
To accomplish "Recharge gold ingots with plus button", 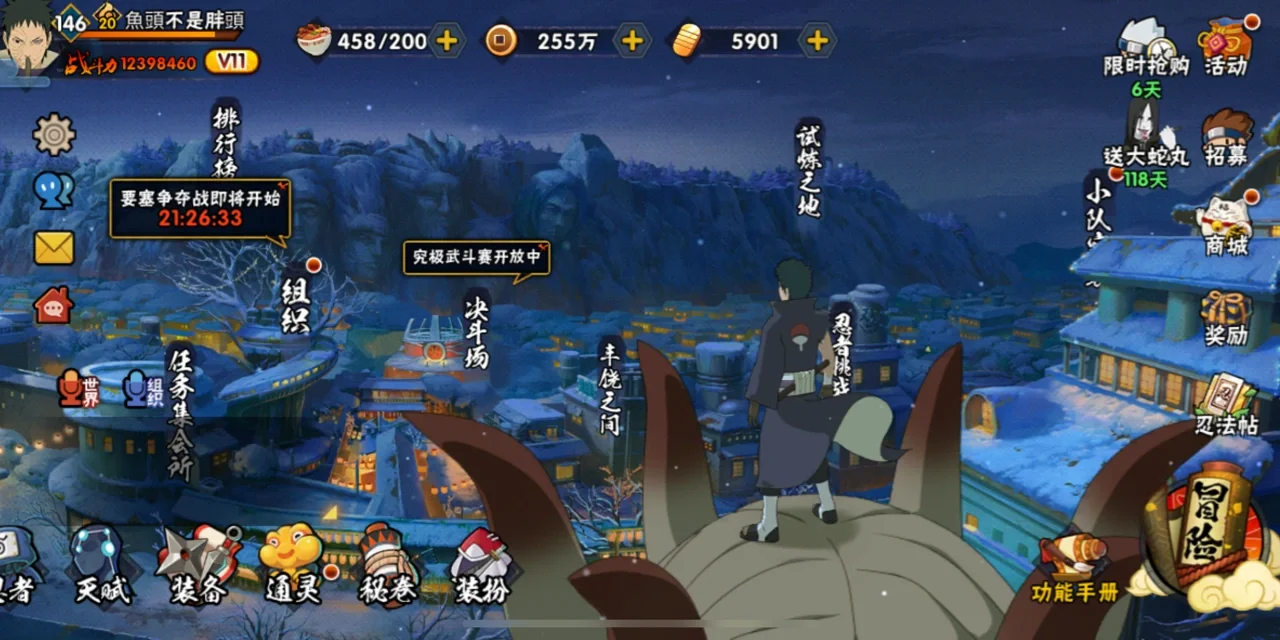I will coord(817,41).
